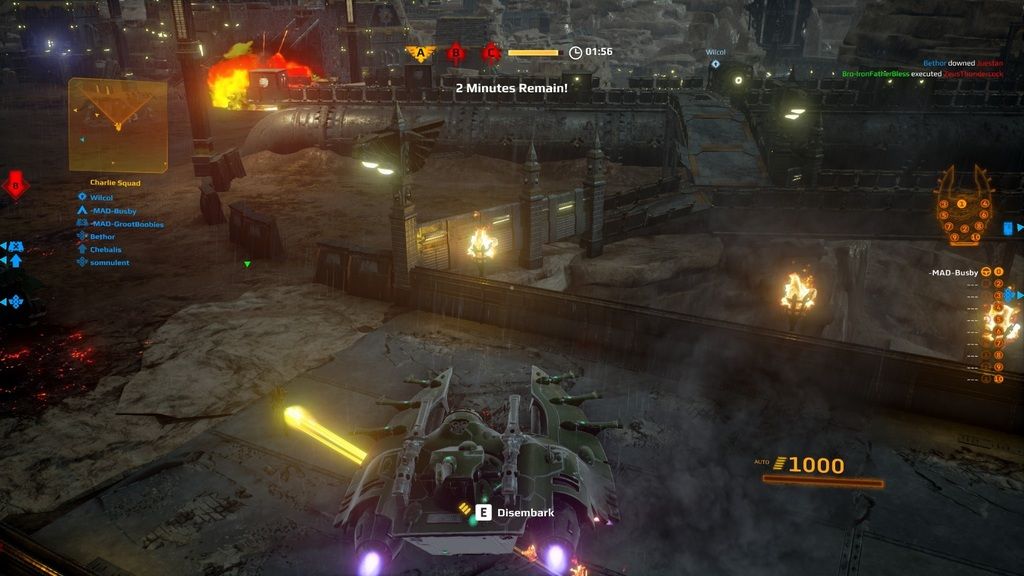Select squad member somnulent
This screenshot has height=576, width=1024.
pyautogui.click(x=109, y=262)
